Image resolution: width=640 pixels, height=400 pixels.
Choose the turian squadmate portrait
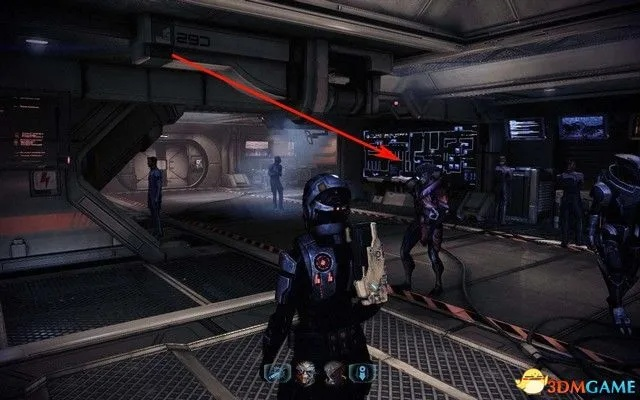pos(303,373)
